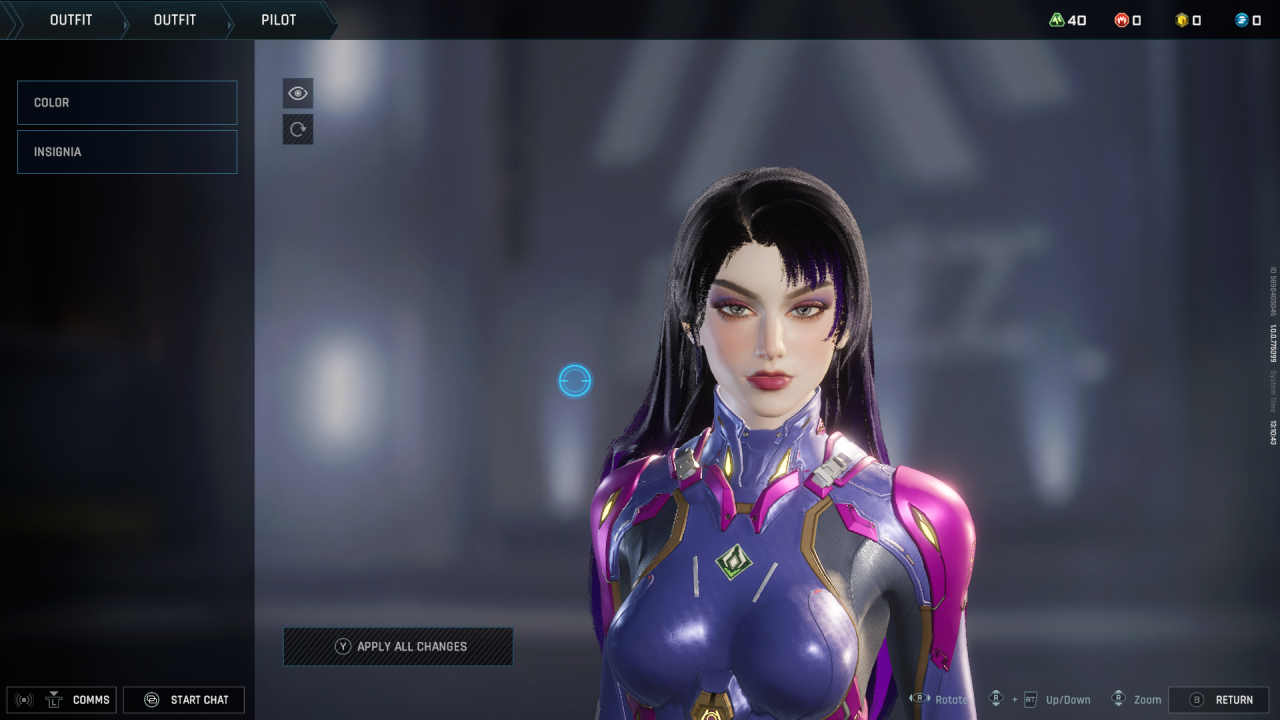Screen dimensions: 1280x720
Task: Open the Comms panel
Action: point(62,700)
